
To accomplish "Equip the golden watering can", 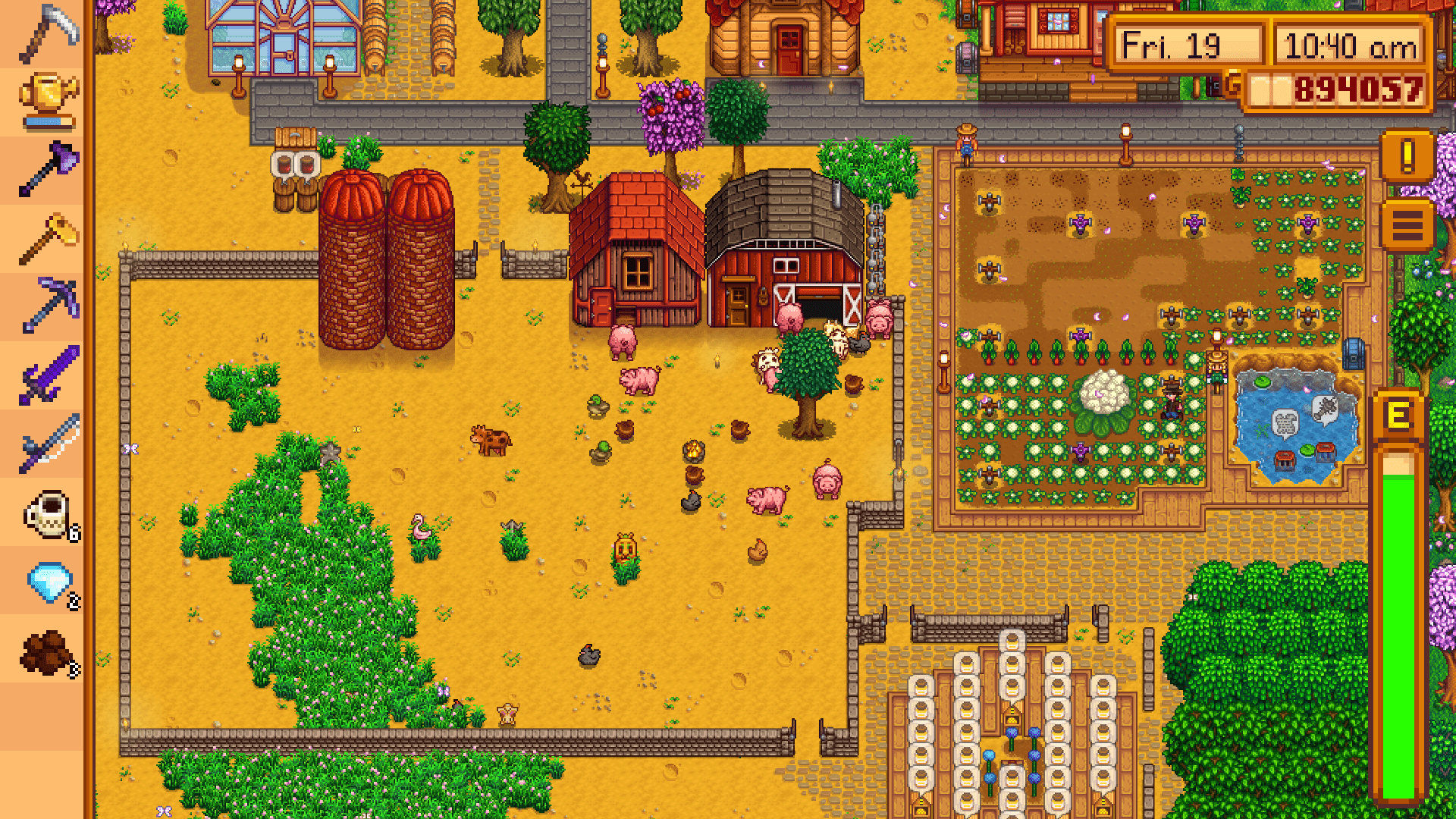I will 47,101.
